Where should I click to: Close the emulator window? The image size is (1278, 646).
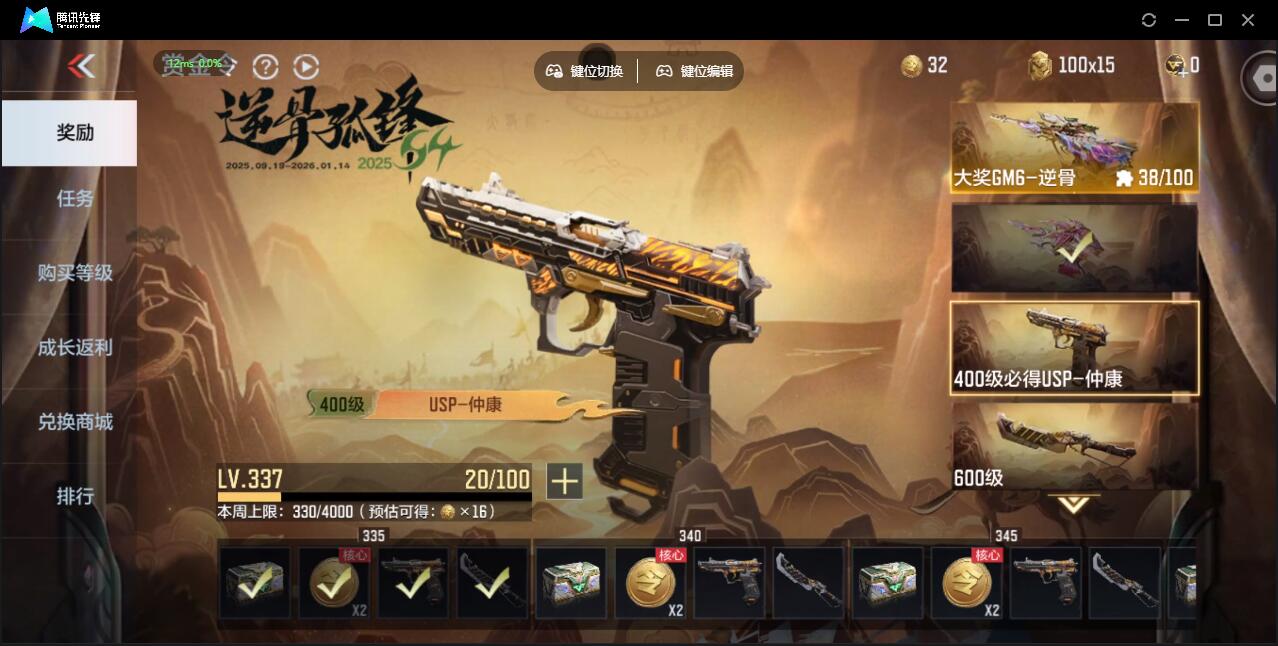click(x=1248, y=20)
